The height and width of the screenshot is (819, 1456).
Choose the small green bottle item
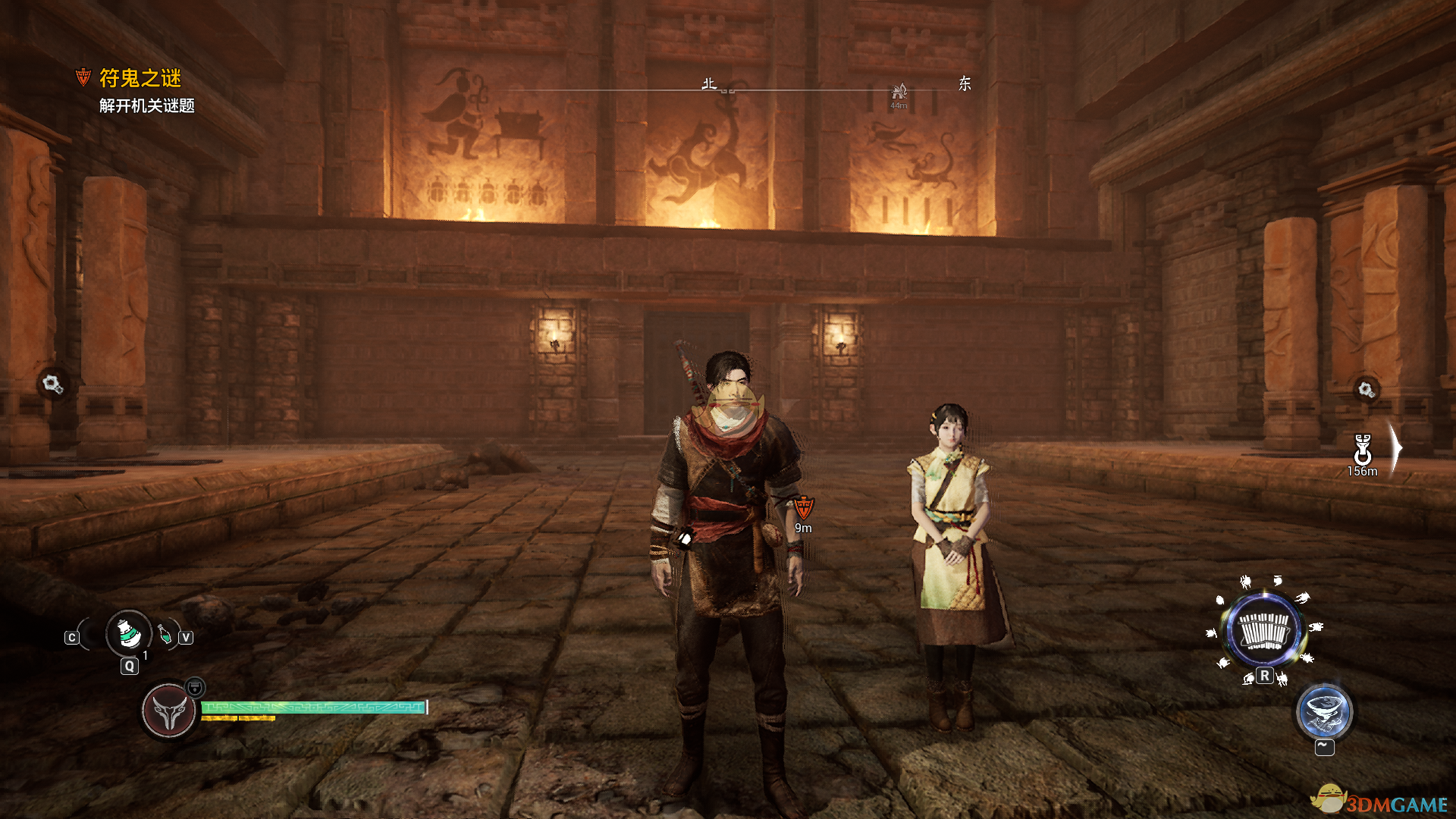(x=165, y=634)
